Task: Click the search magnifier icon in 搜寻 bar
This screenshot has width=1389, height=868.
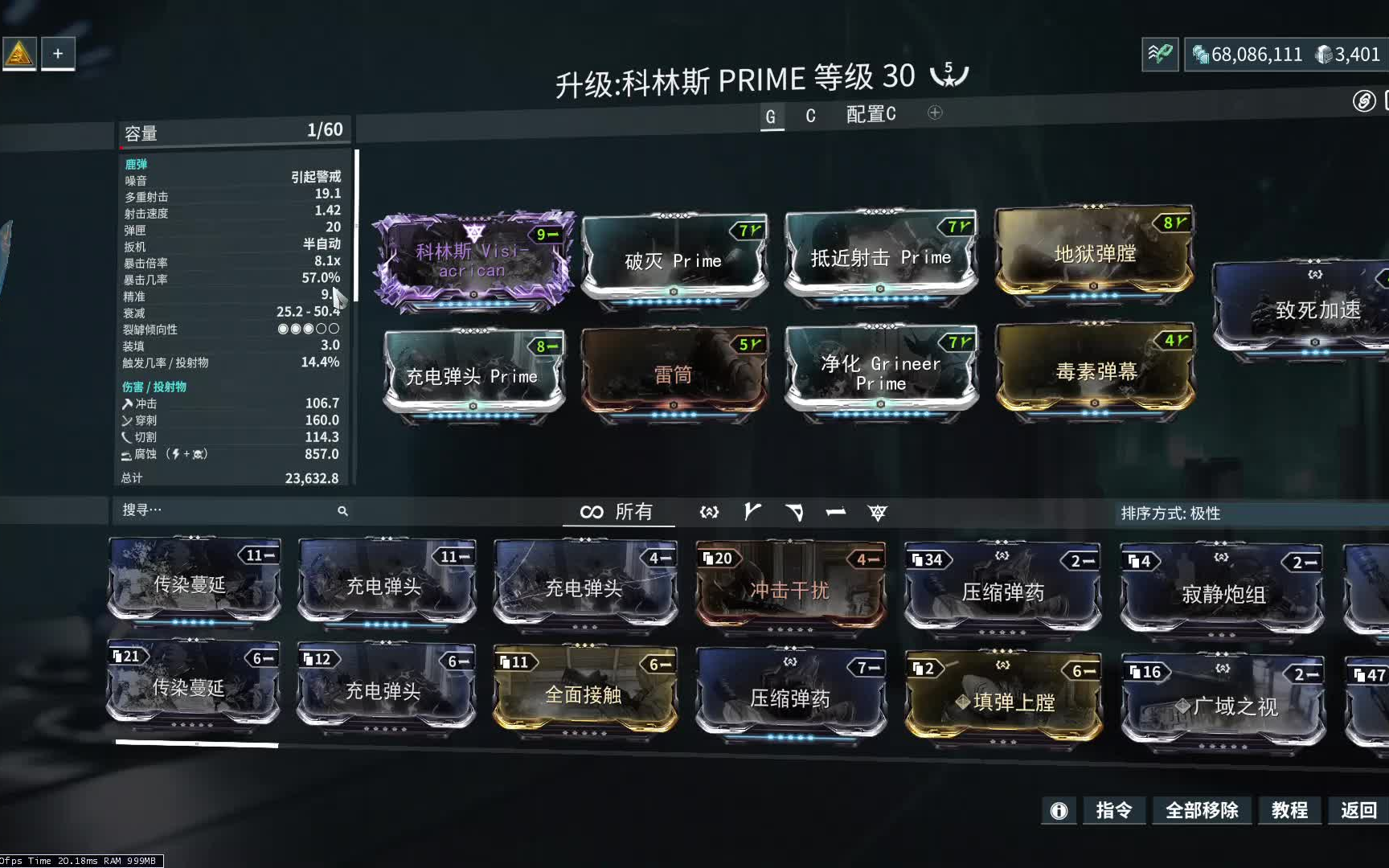Action: pyautogui.click(x=343, y=511)
